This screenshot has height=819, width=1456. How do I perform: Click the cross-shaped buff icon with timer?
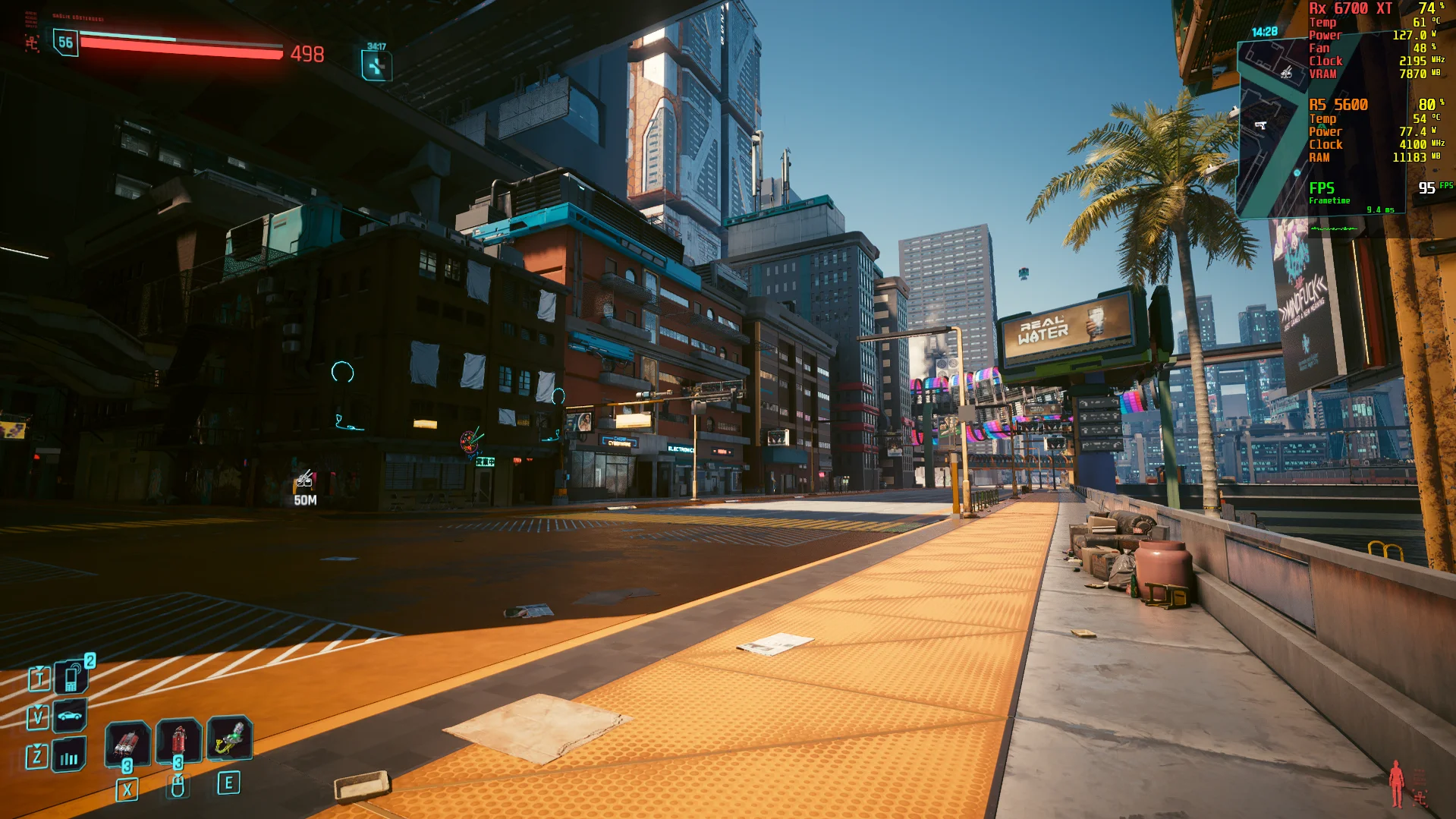(376, 66)
